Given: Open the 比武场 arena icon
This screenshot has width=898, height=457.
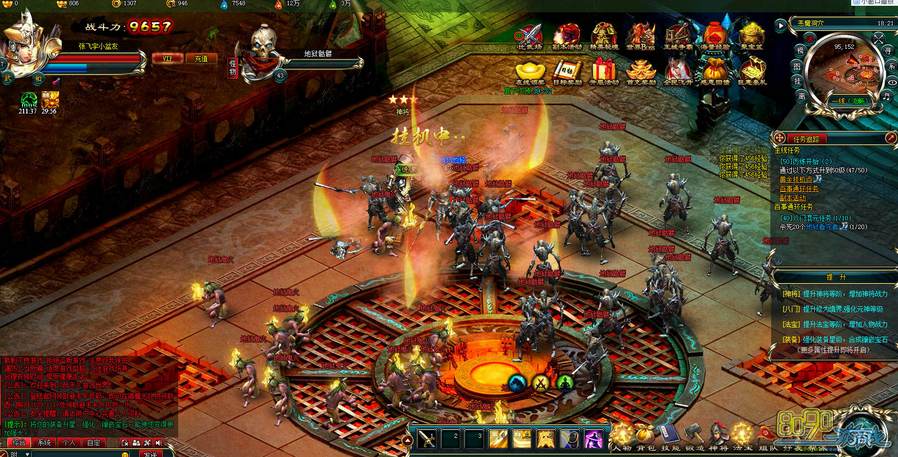Looking at the screenshot, I should point(529,35).
